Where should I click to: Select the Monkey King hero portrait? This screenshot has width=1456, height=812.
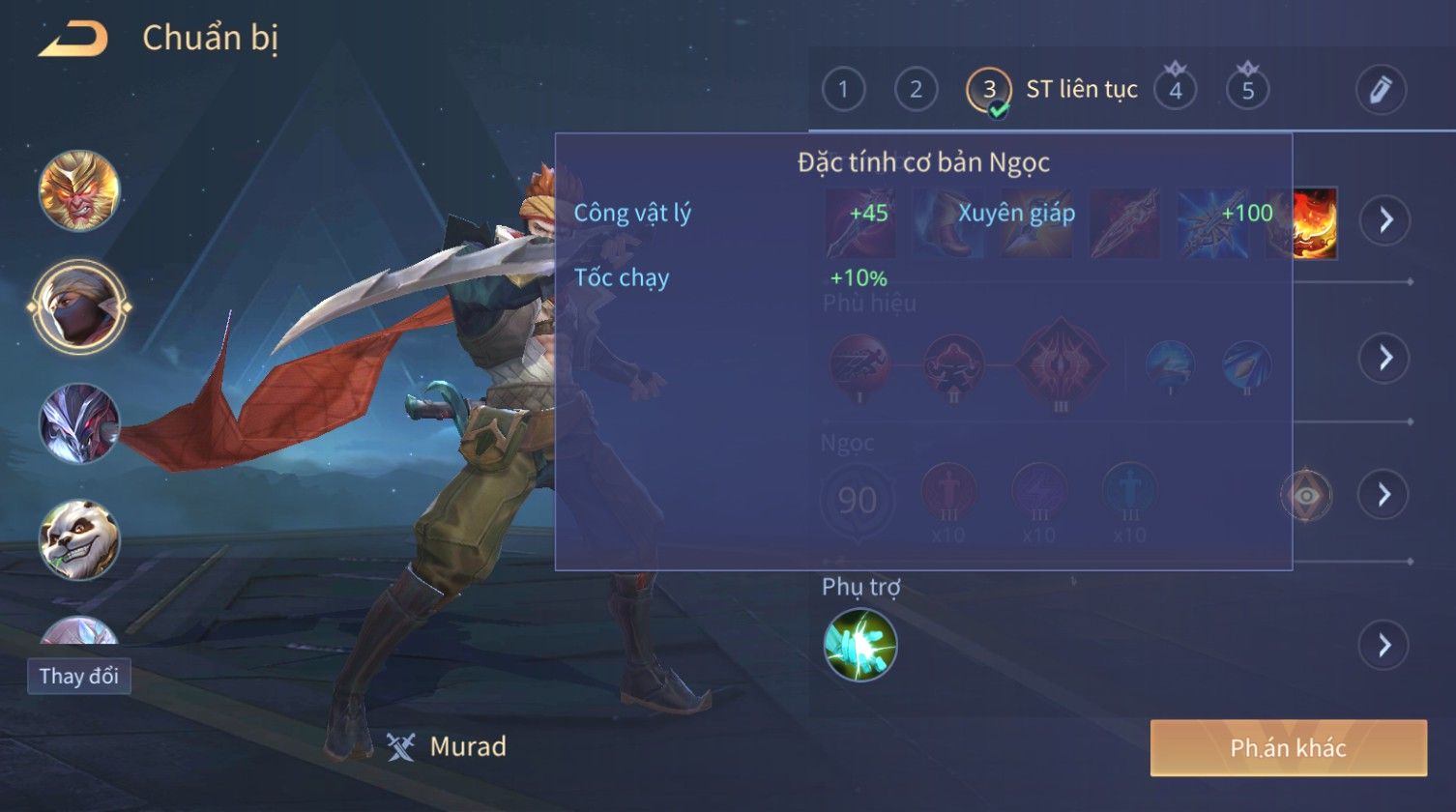(79, 190)
